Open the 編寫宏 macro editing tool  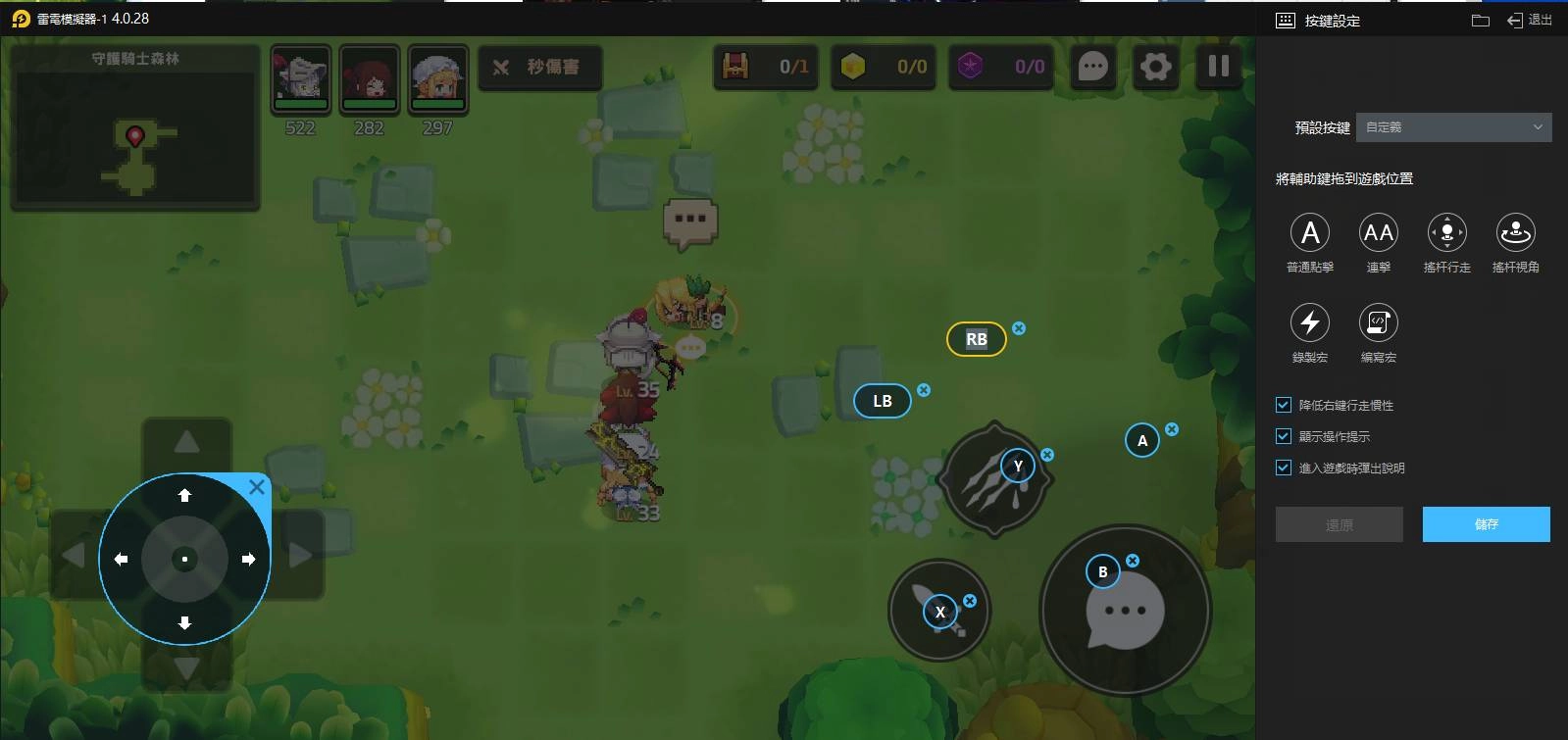point(1379,323)
